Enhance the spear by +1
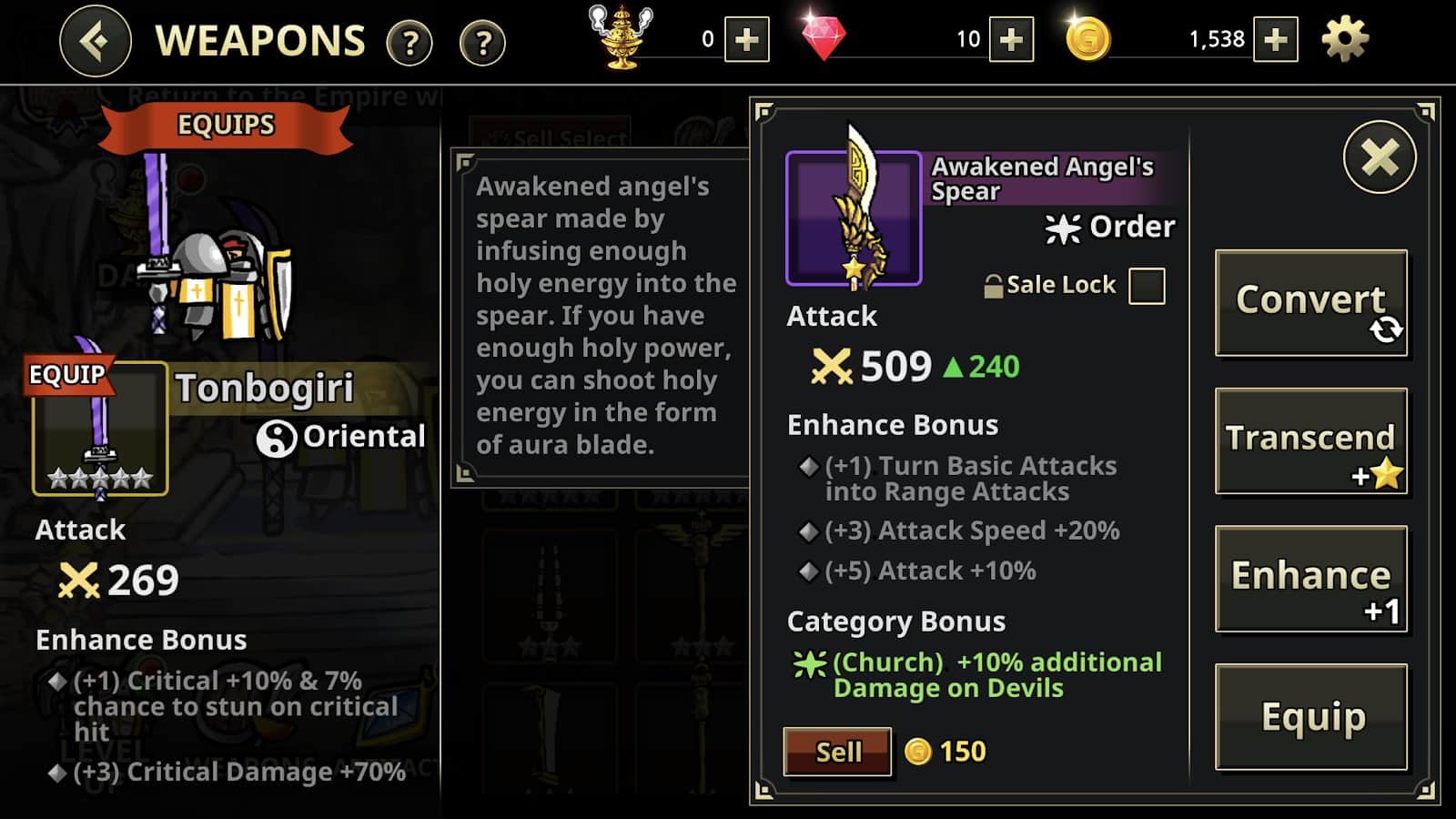The width and height of the screenshot is (1456, 819). point(1310,579)
